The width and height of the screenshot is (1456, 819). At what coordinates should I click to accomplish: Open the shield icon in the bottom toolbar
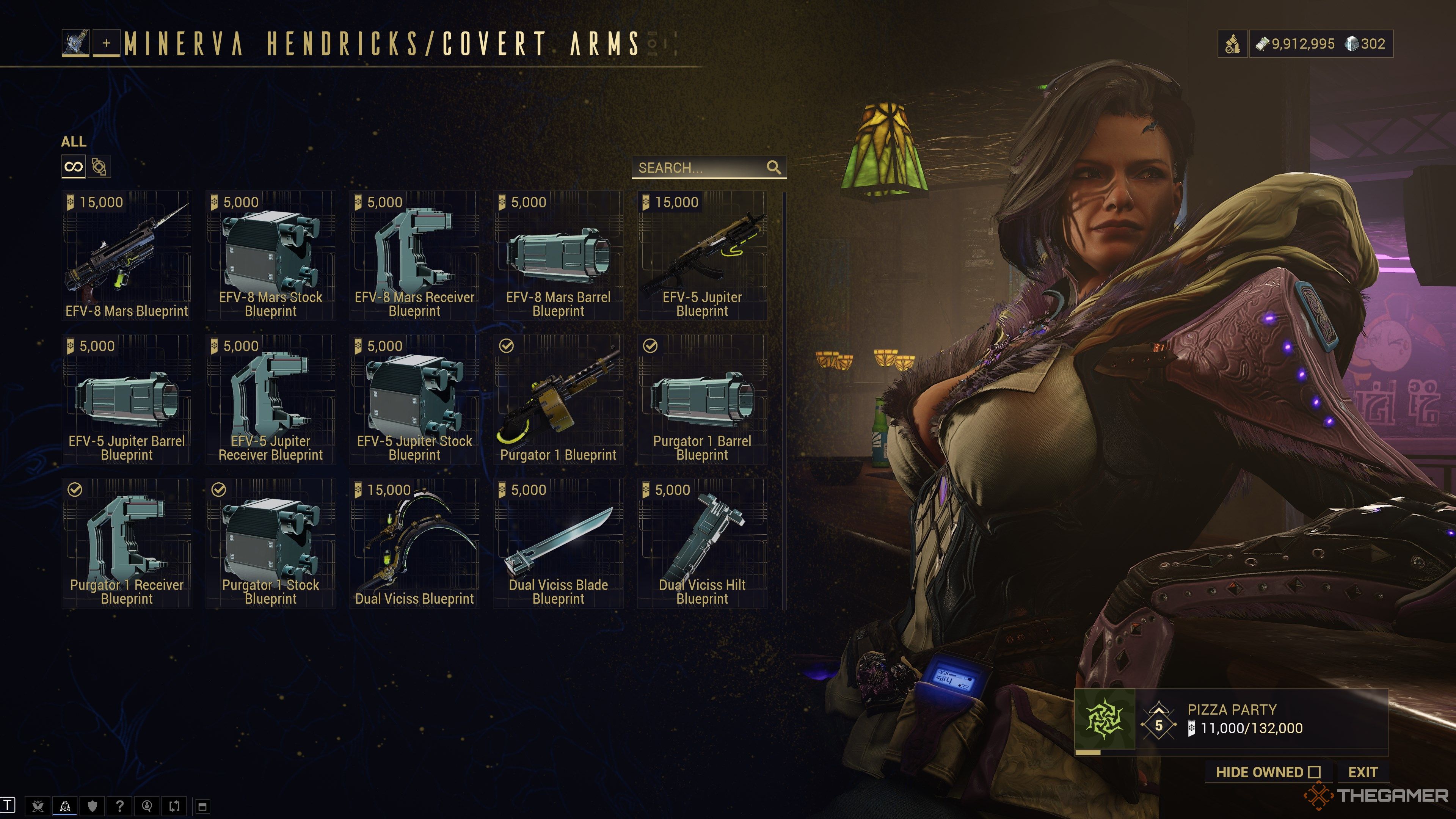coord(92,806)
